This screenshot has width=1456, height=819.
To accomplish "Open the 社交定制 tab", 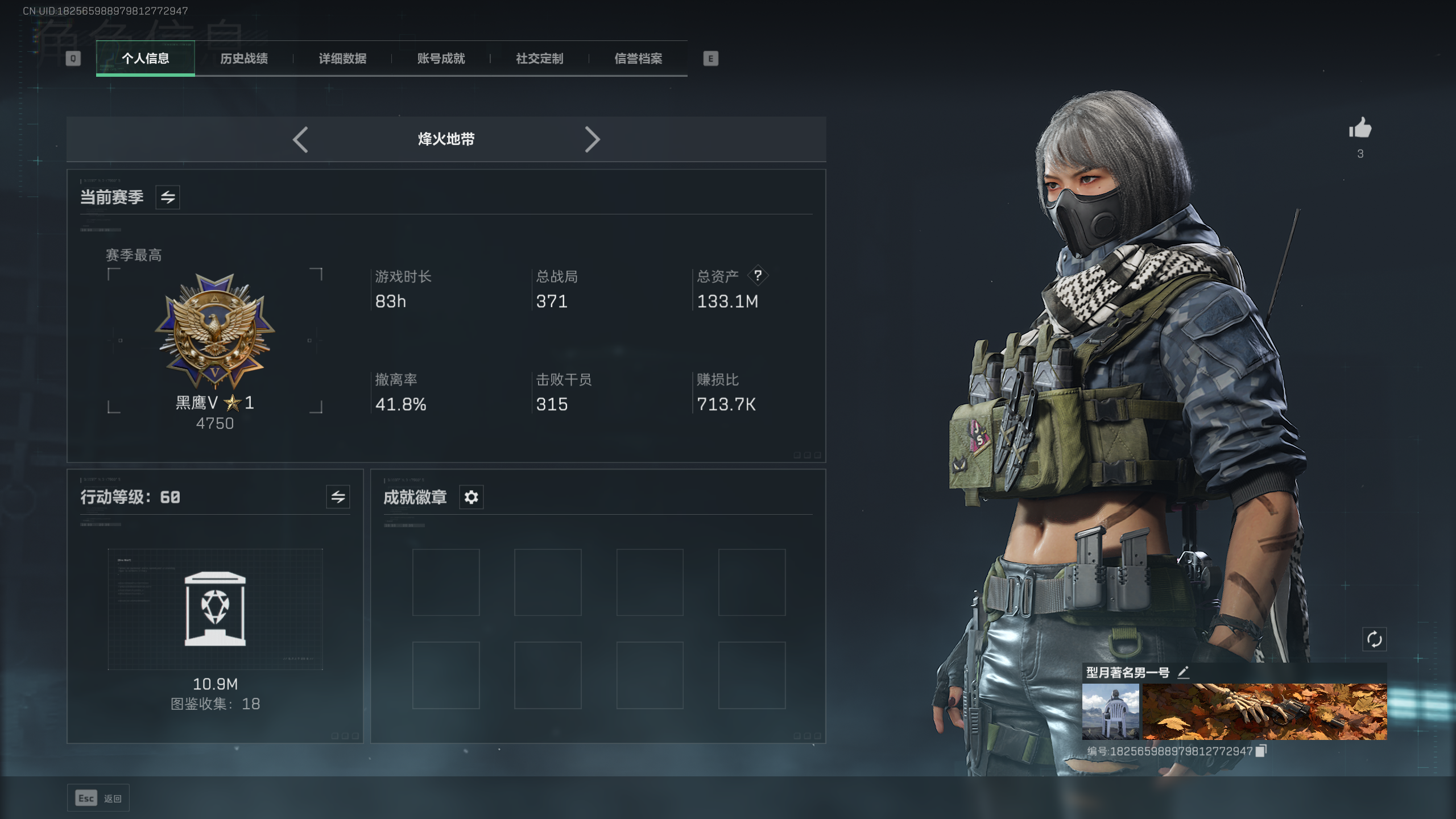I will pyautogui.click(x=539, y=59).
